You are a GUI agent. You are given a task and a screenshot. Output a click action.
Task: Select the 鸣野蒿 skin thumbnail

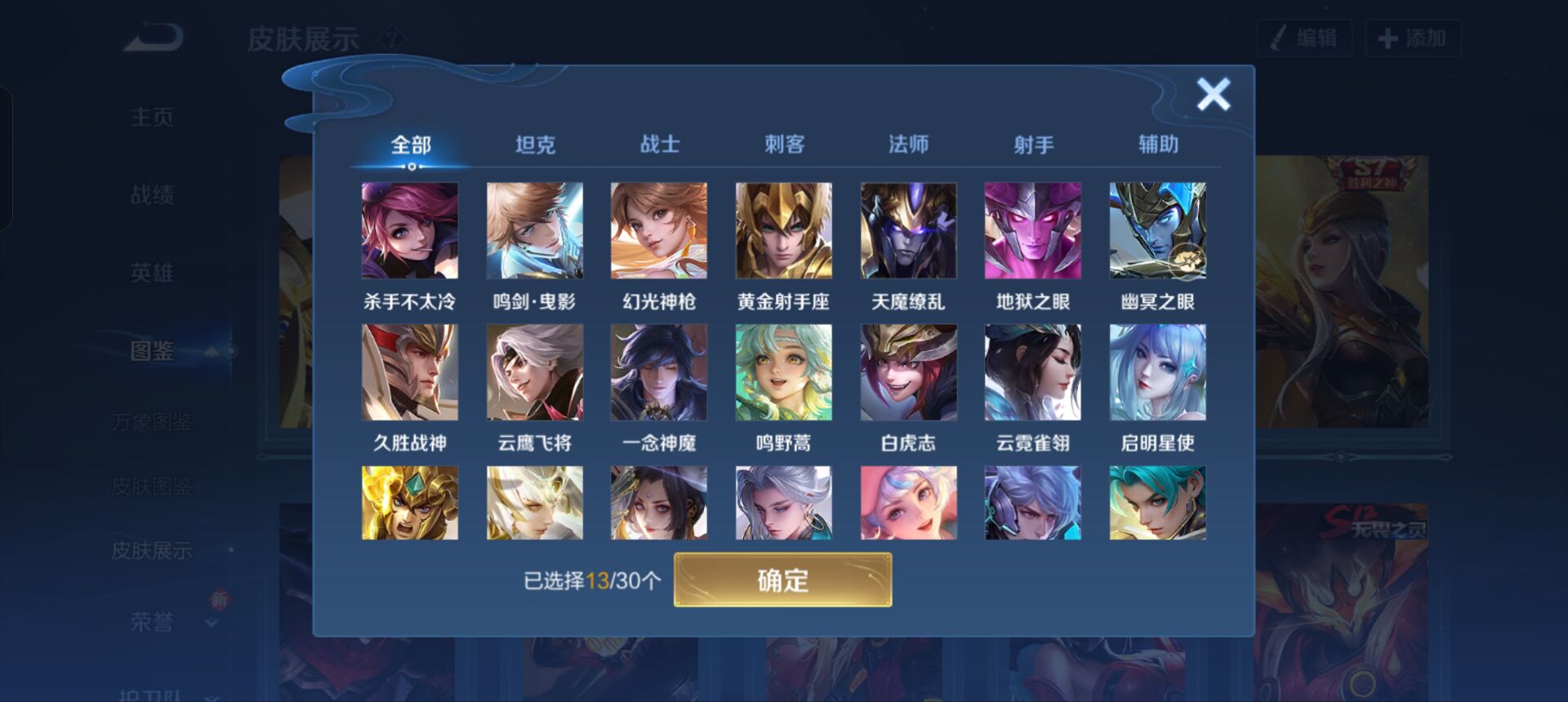783,372
